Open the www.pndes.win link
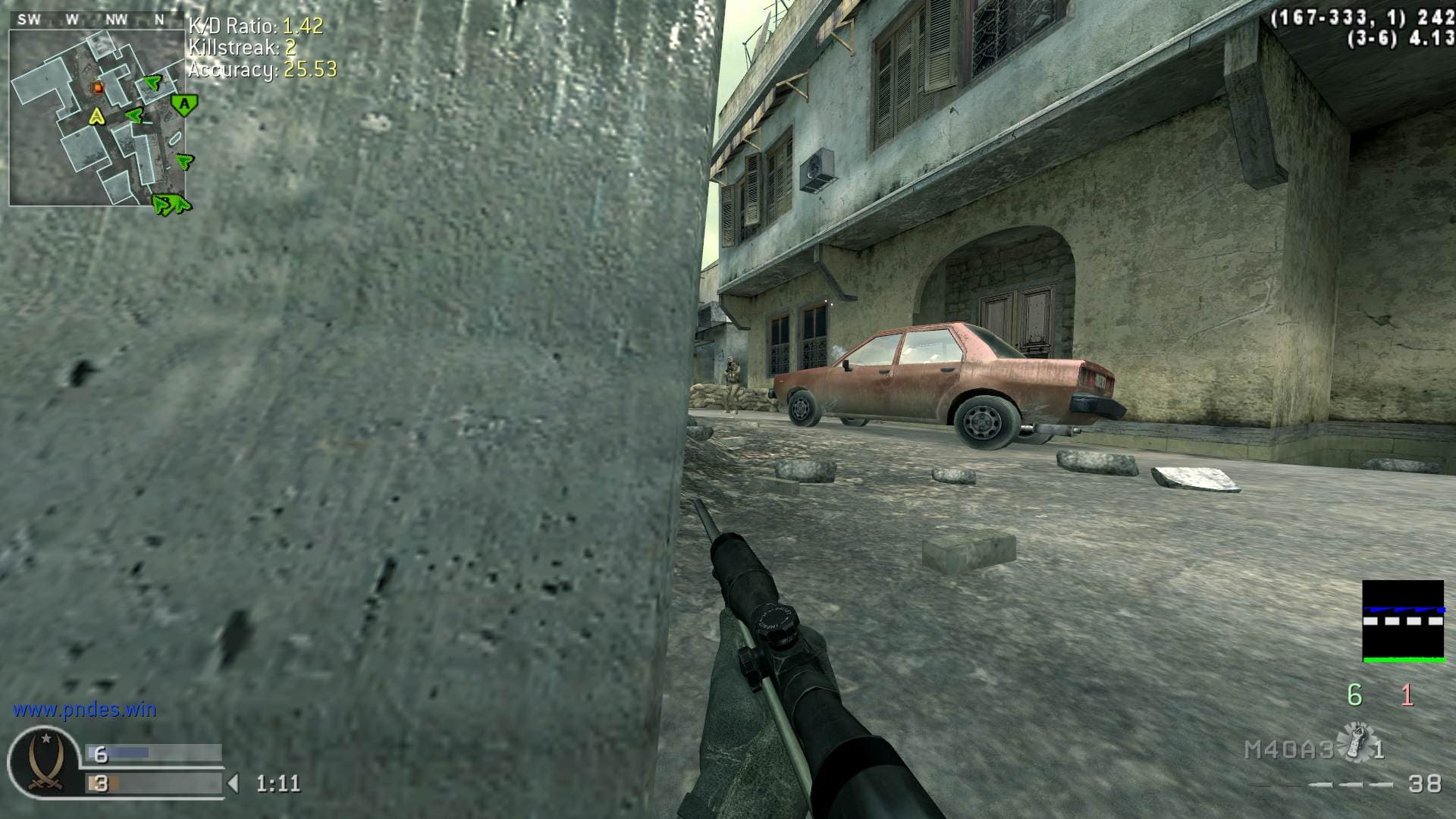Image resolution: width=1456 pixels, height=819 pixels. (84, 710)
